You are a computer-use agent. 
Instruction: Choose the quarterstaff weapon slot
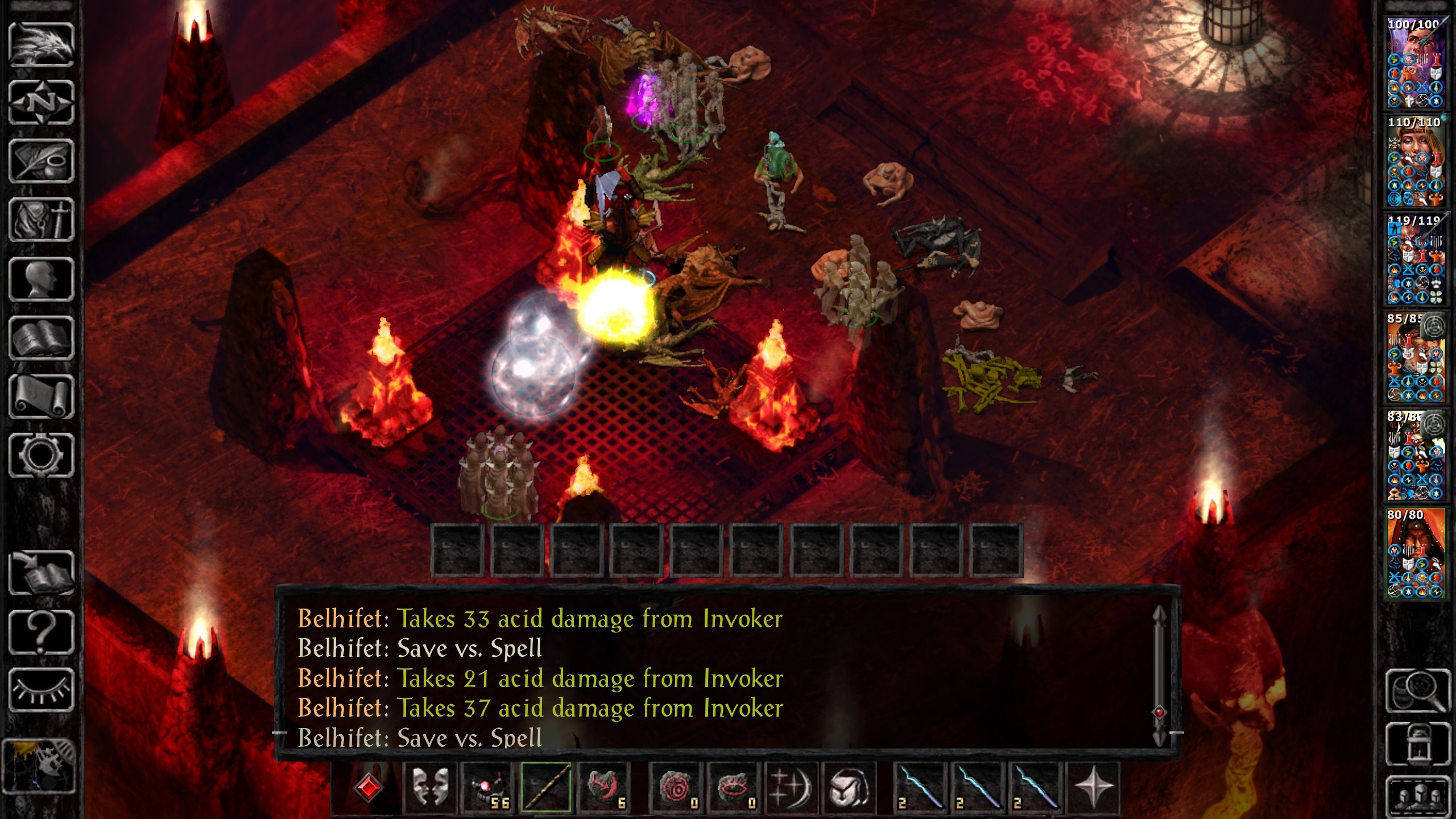pos(545,788)
